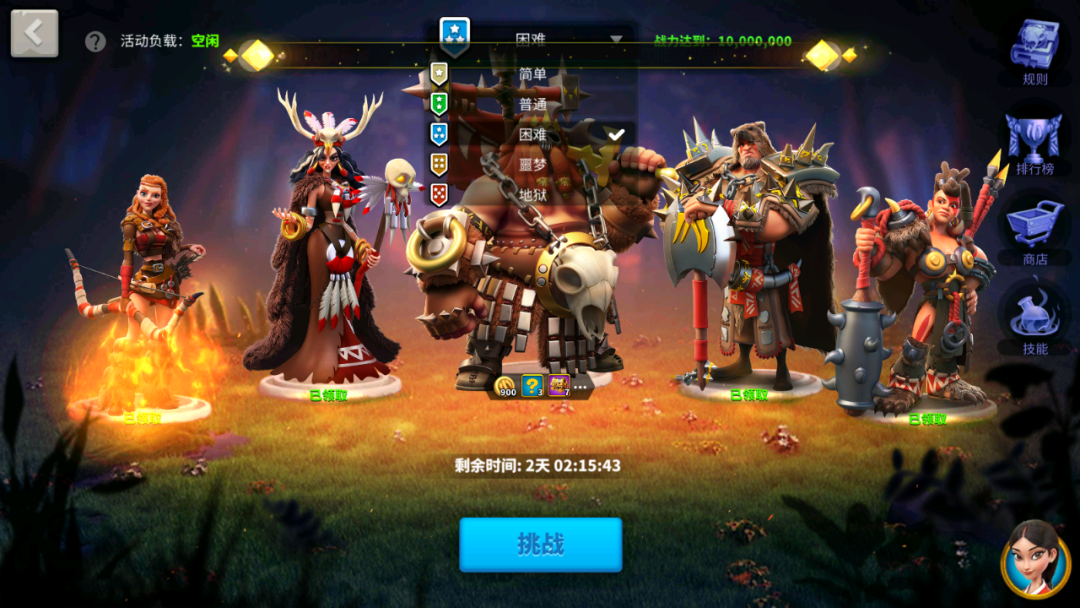Tap the advisor portrait avatar
Screen dimensions: 1080x608
pyautogui.click(x=1035, y=560)
